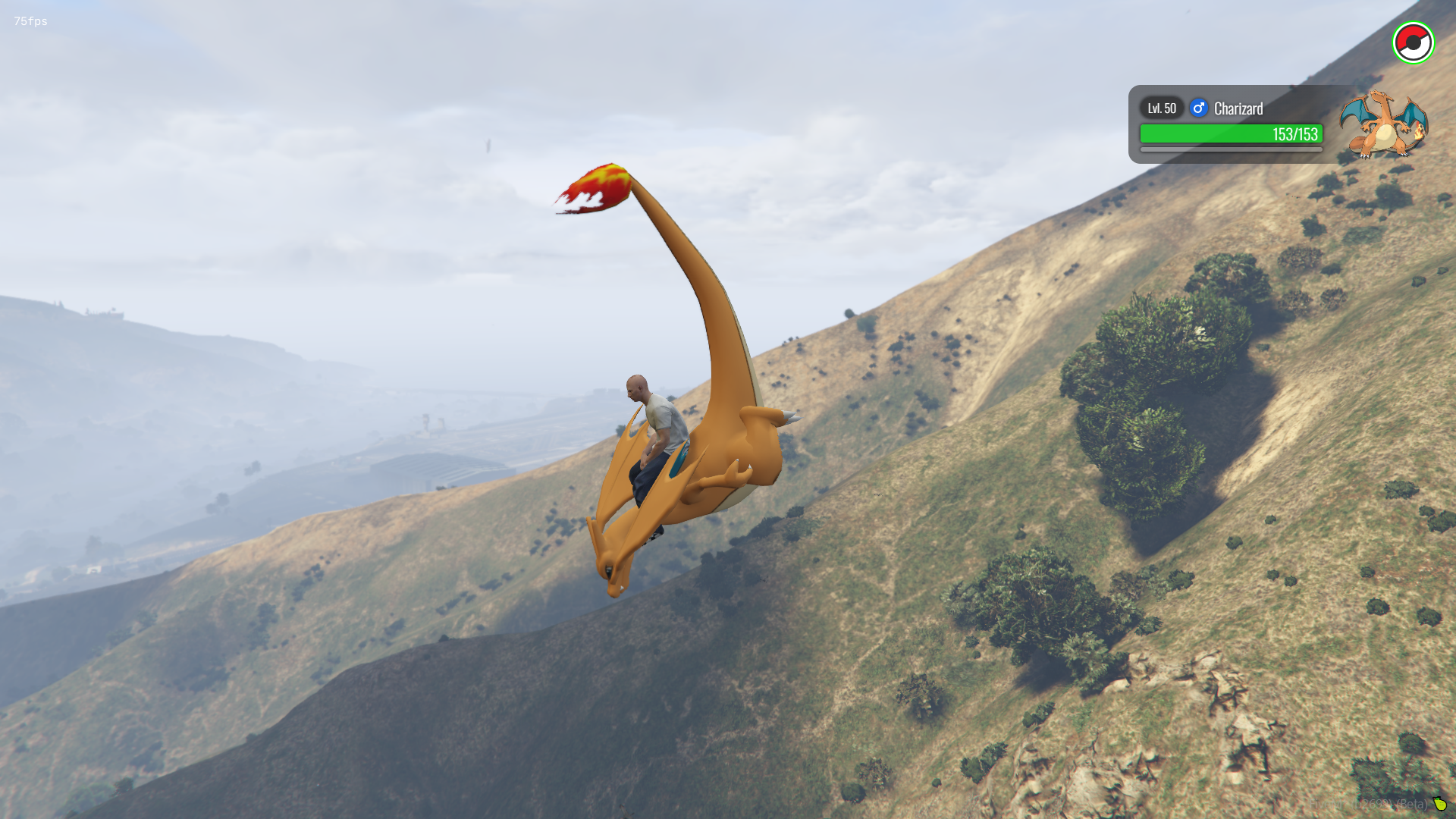Image resolution: width=1456 pixels, height=819 pixels.
Task: Click the Charizard name in the party panel
Action: pos(1238,108)
